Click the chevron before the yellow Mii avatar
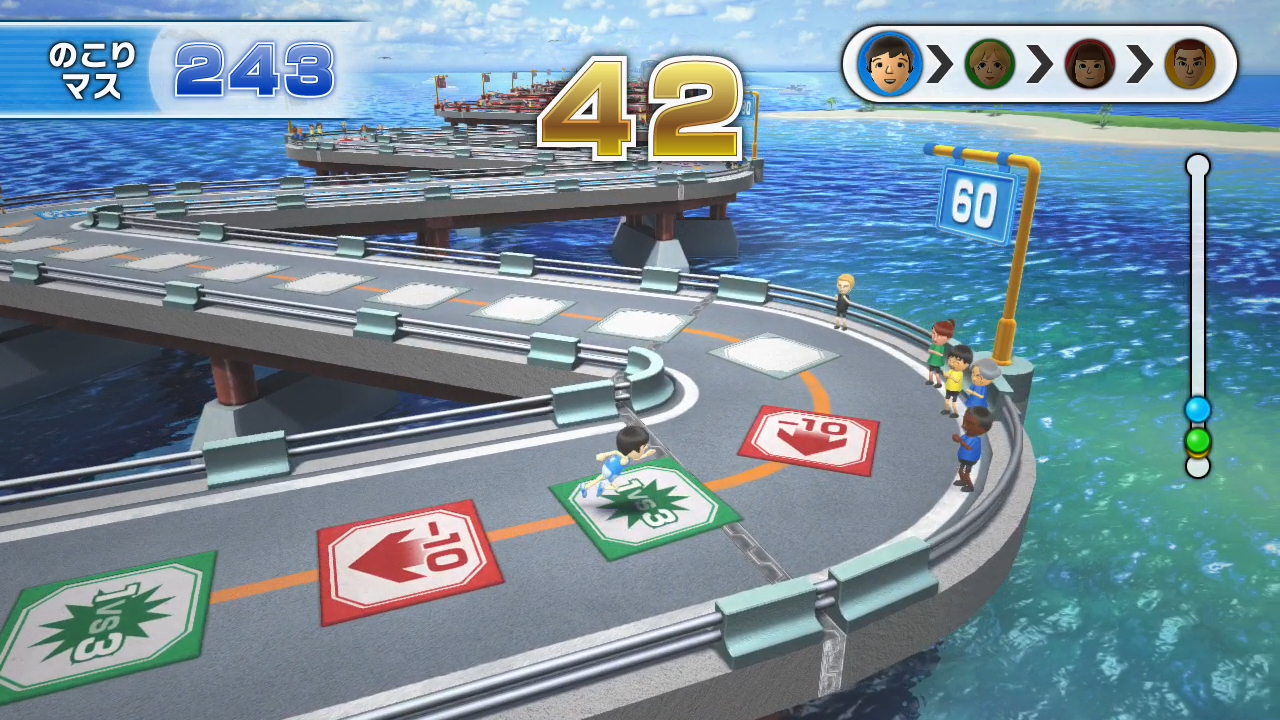This screenshot has width=1280, height=720. [1140, 64]
